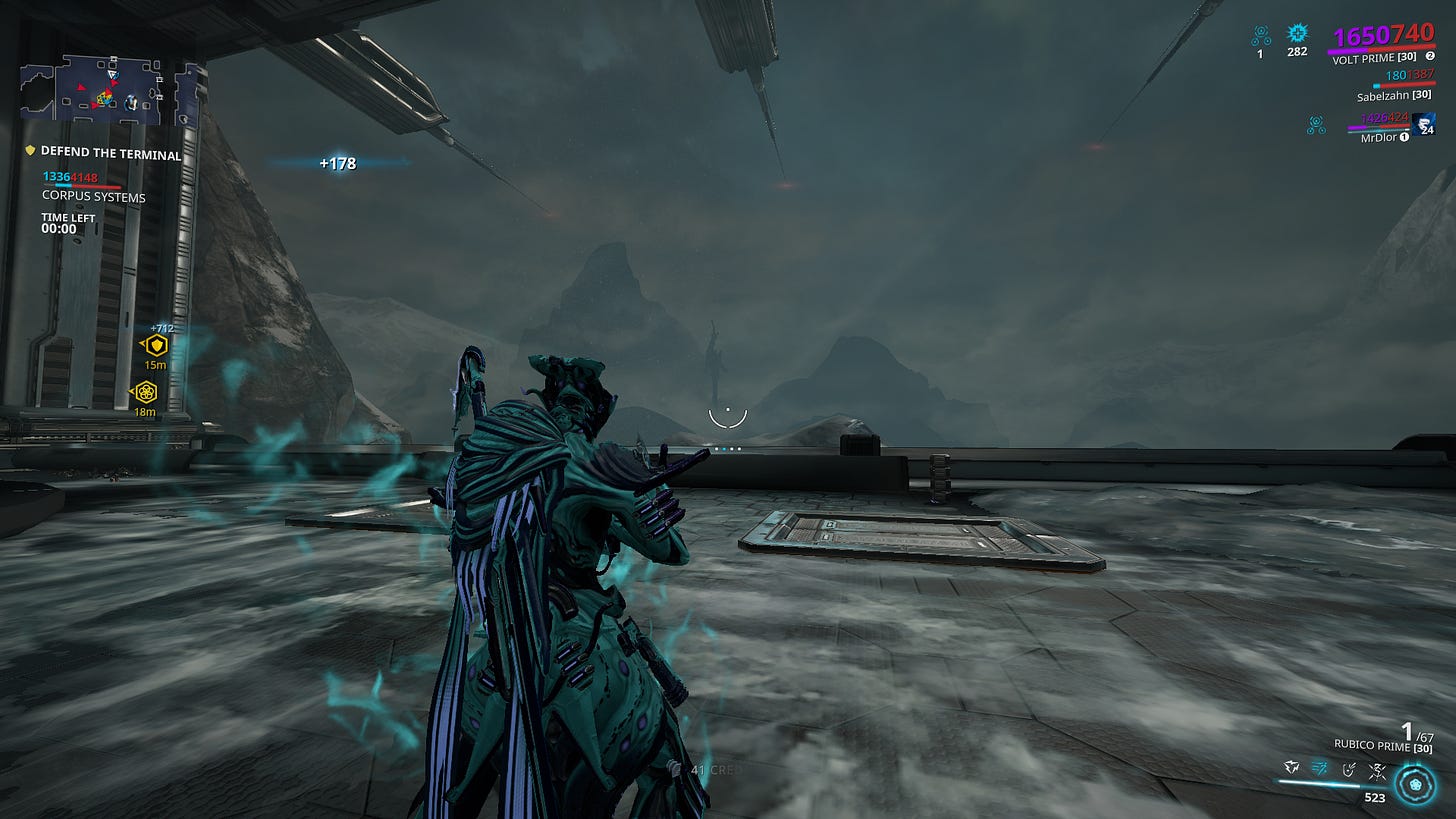
Task: Select the first Warframe ability icon
Action: pyautogui.click(x=1292, y=768)
